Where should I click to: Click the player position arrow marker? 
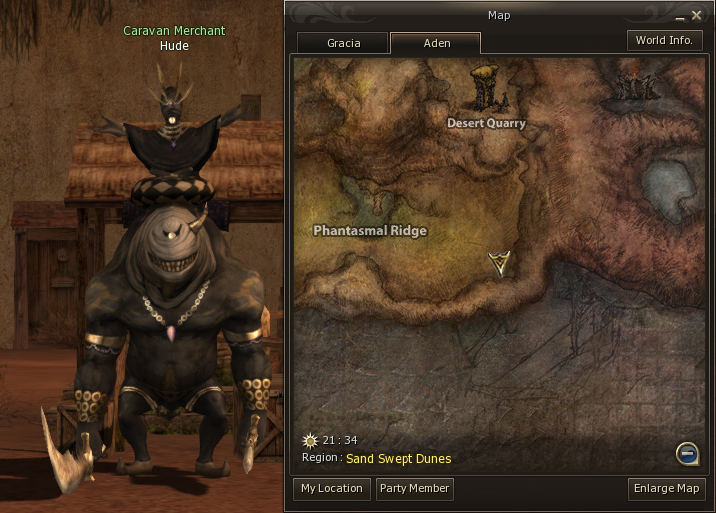coord(500,263)
